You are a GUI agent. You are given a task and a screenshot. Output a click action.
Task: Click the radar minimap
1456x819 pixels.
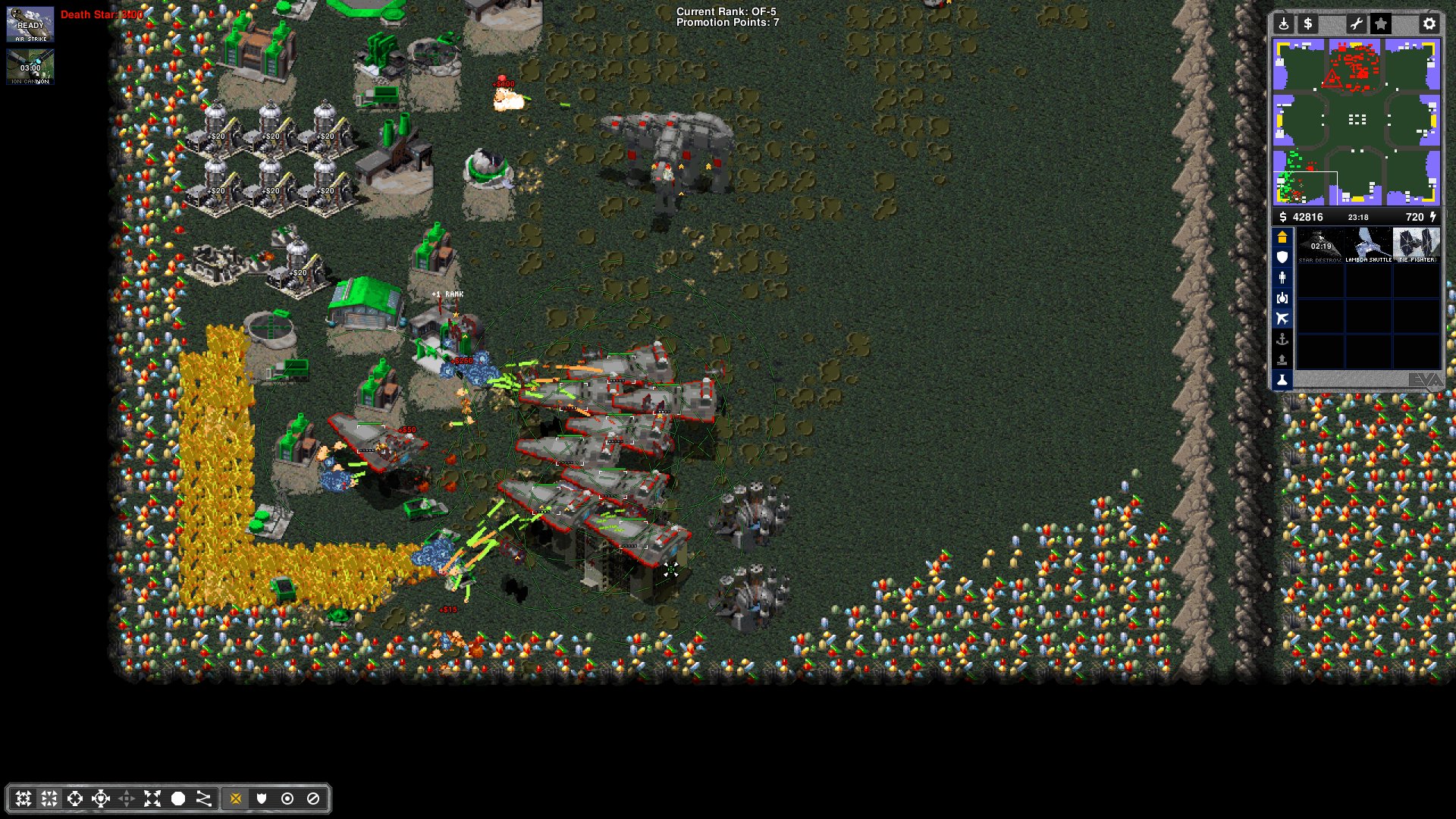point(1356,123)
